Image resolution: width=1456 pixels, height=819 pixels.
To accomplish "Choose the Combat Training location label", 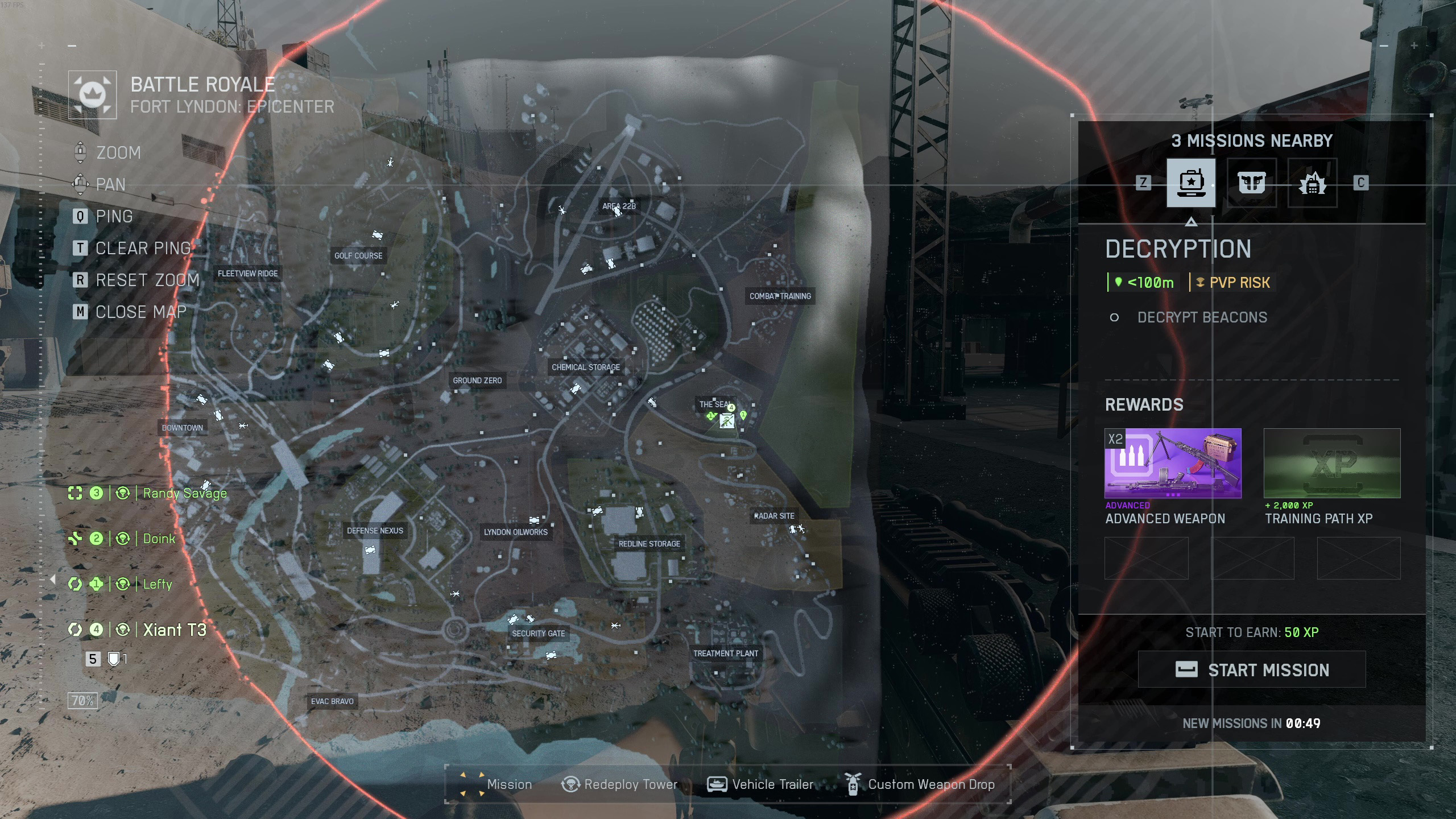I will [x=780, y=296].
